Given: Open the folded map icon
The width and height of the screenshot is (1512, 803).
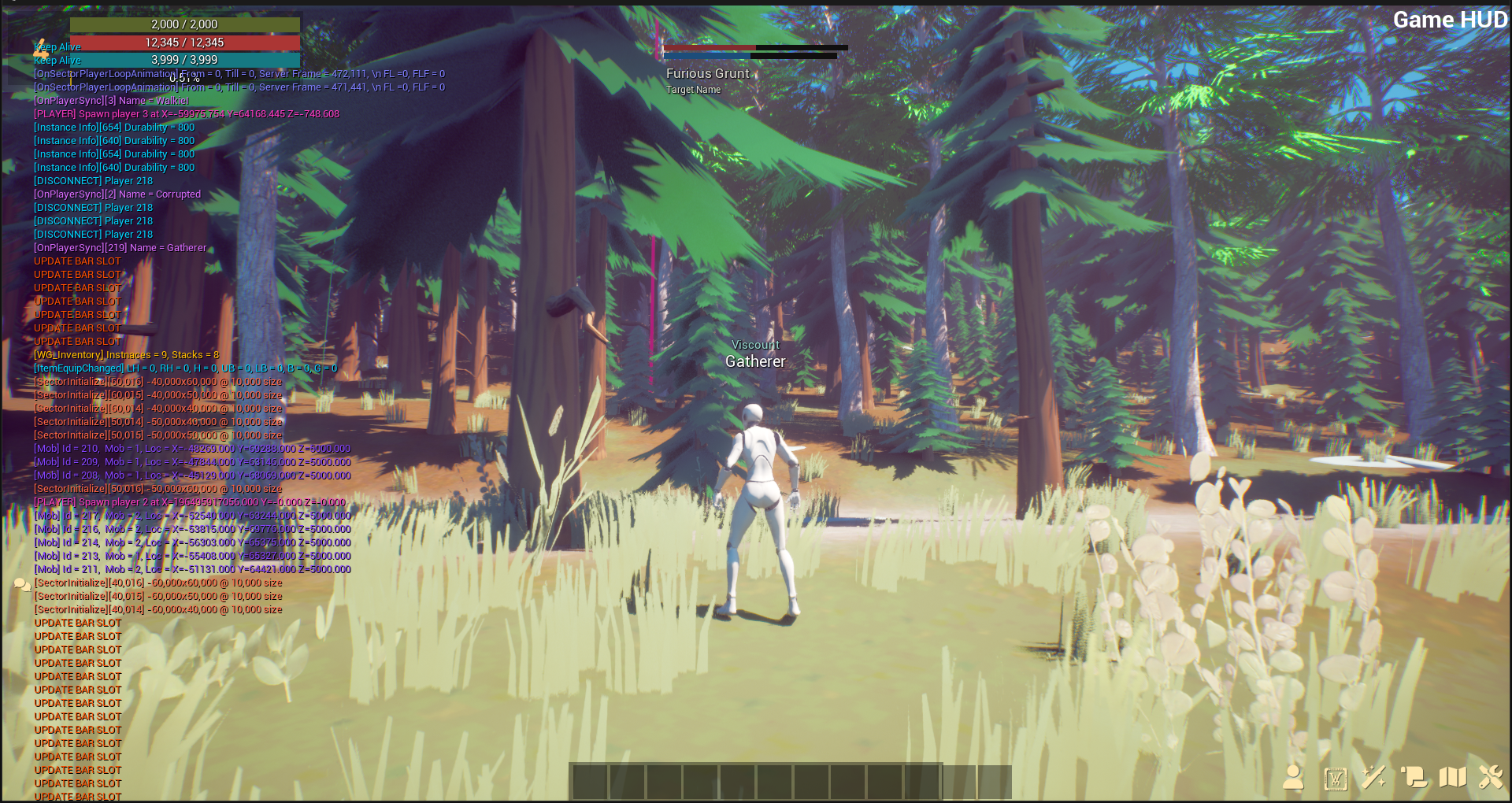Looking at the screenshot, I should point(1453,777).
